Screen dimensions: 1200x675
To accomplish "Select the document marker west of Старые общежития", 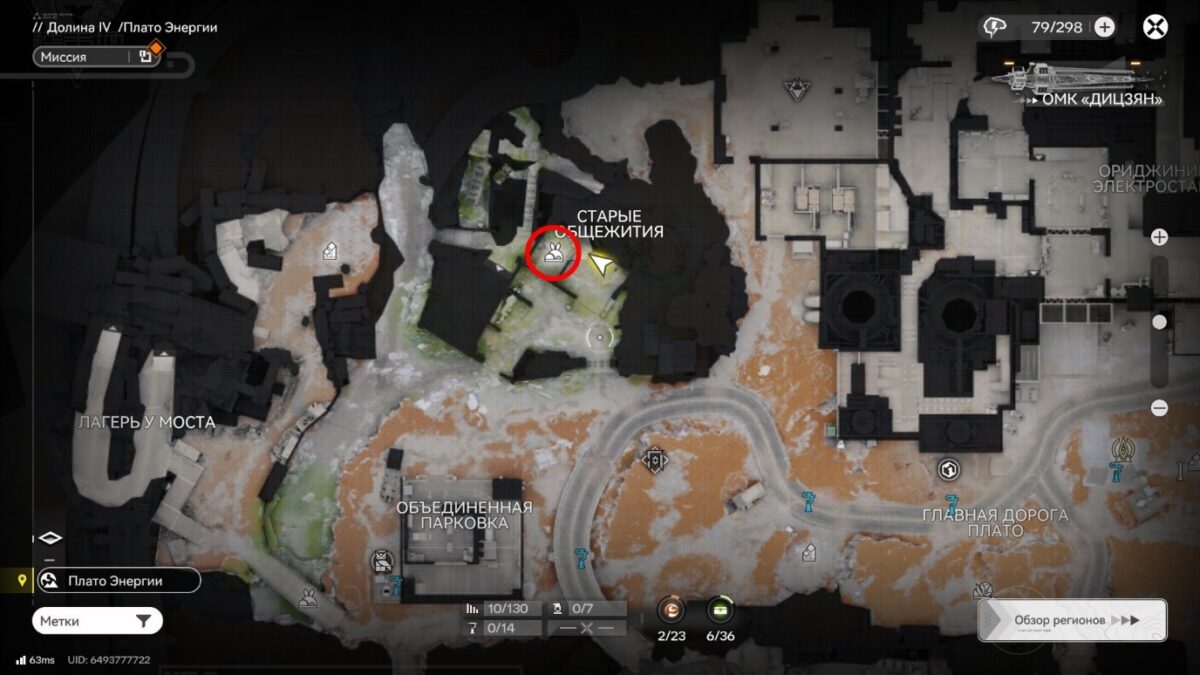I will click(329, 252).
